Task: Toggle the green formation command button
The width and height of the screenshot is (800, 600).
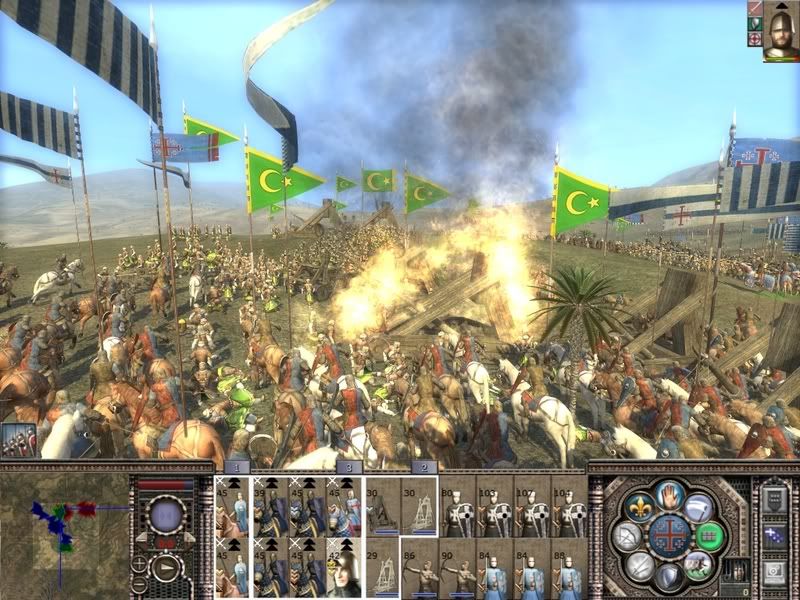Action: [709, 535]
